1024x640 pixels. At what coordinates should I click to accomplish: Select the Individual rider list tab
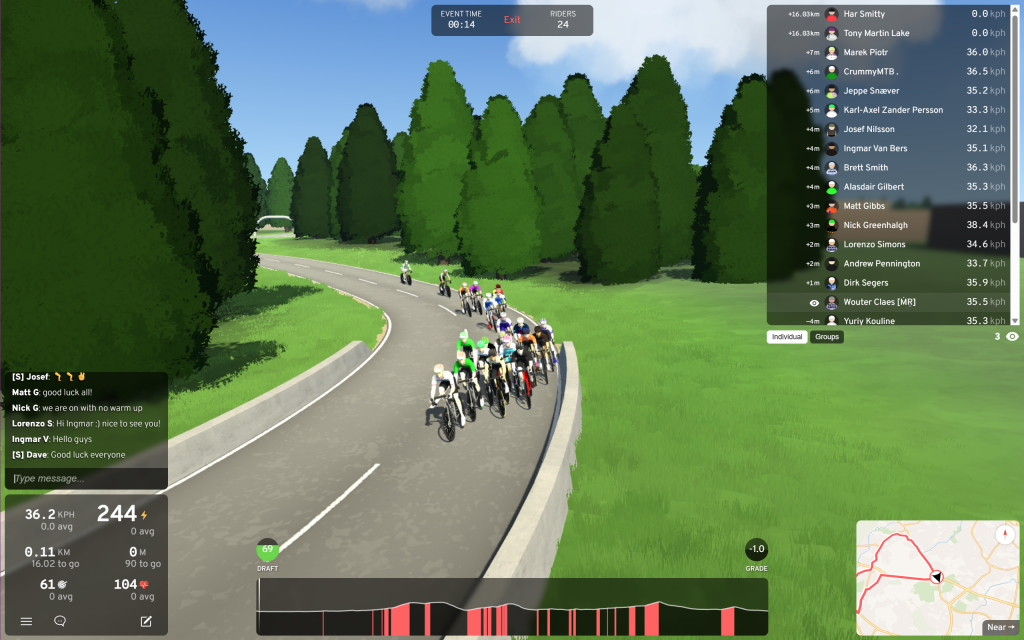(787, 337)
